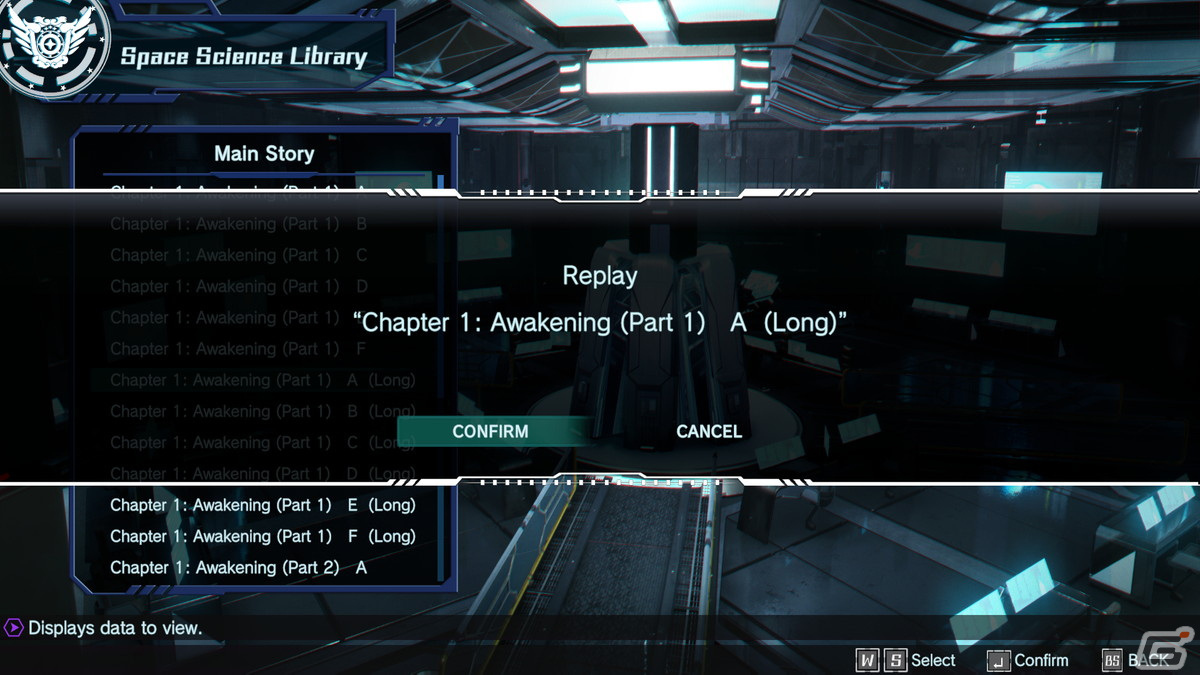Choose Chapter 1: Awakening (Part 1) F (Long)
The height and width of the screenshot is (675, 1200).
pyautogui.click(x=262, y=536)
